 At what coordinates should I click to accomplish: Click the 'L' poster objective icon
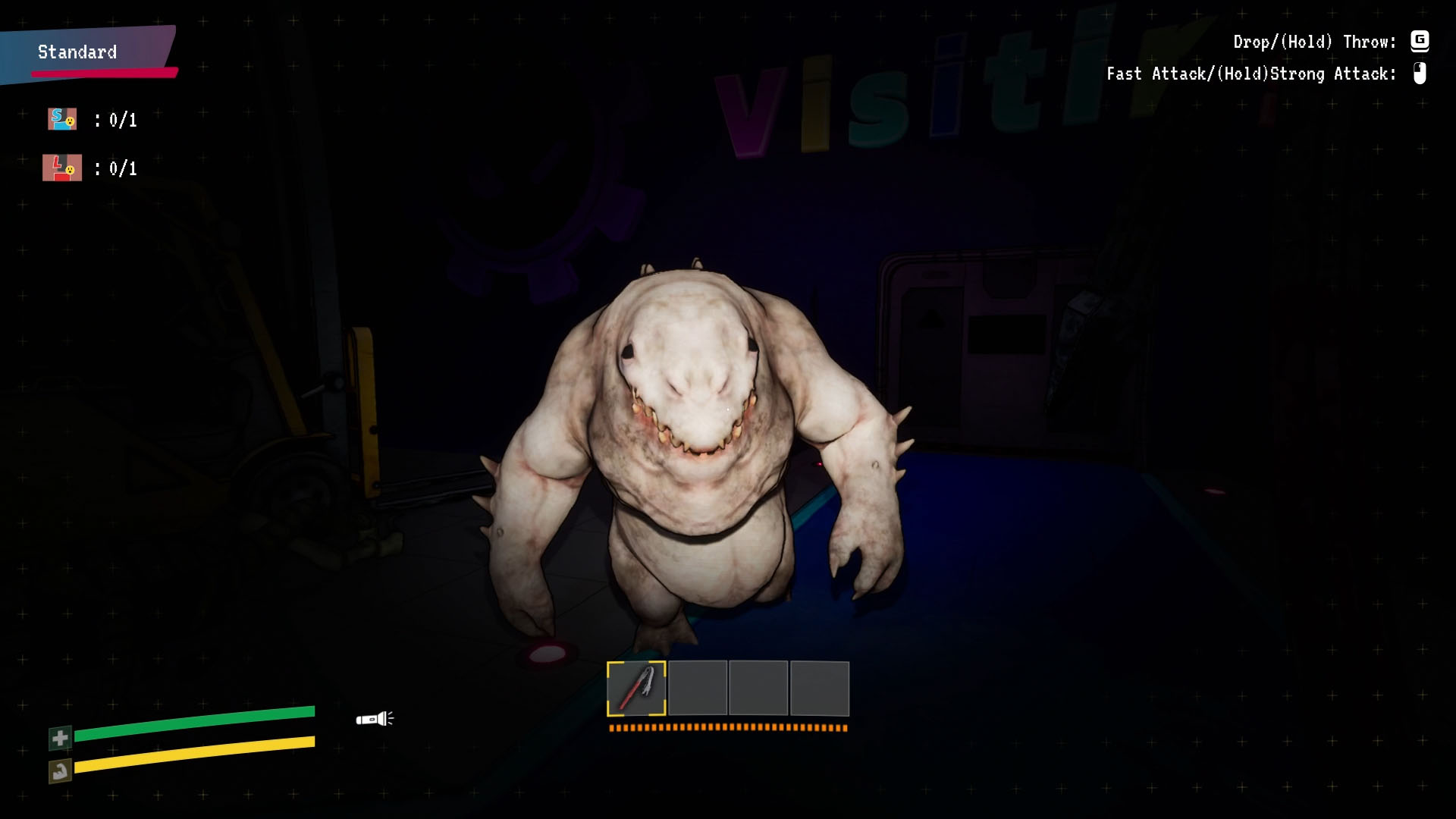(x=62, y=168)
